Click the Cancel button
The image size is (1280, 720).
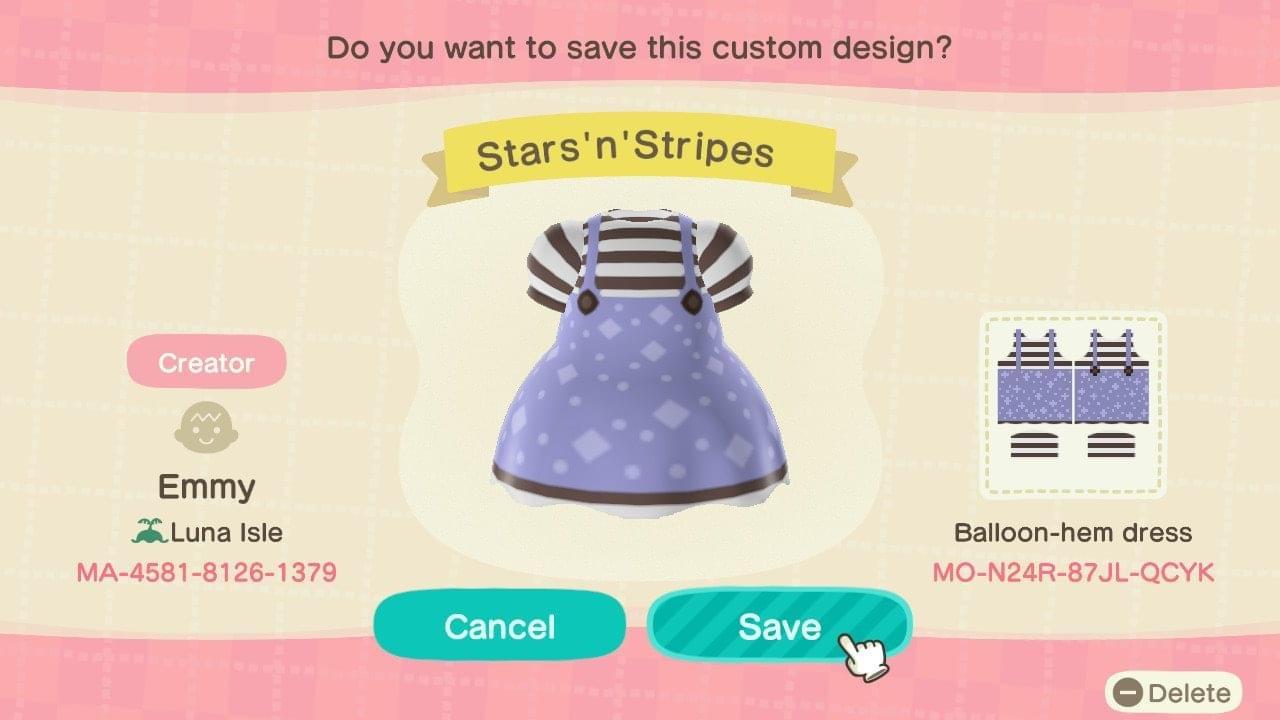coord(498,626)
